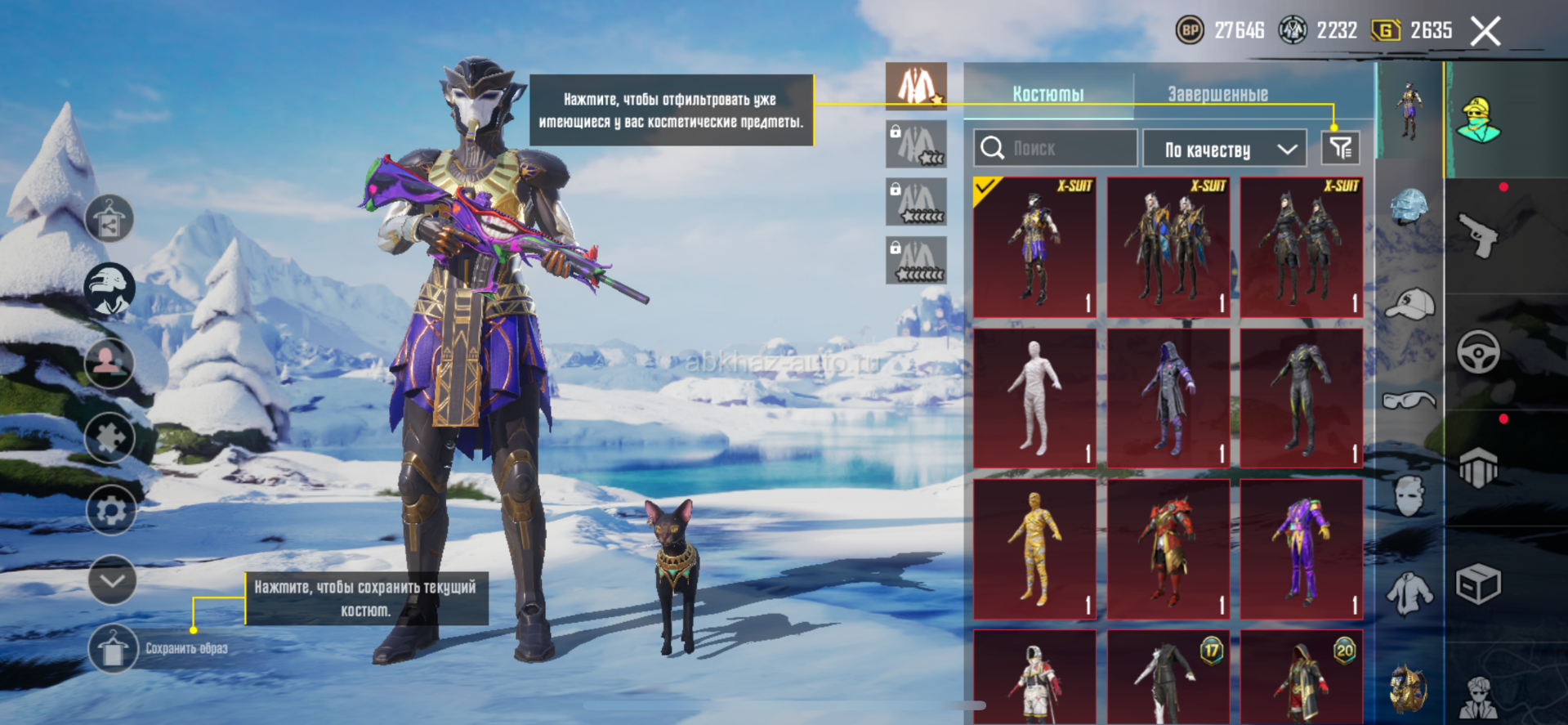This screenshot has width=1568, height=725.
Task: Collapse the side menu with down arrow
Action: (x=112, y=580)
